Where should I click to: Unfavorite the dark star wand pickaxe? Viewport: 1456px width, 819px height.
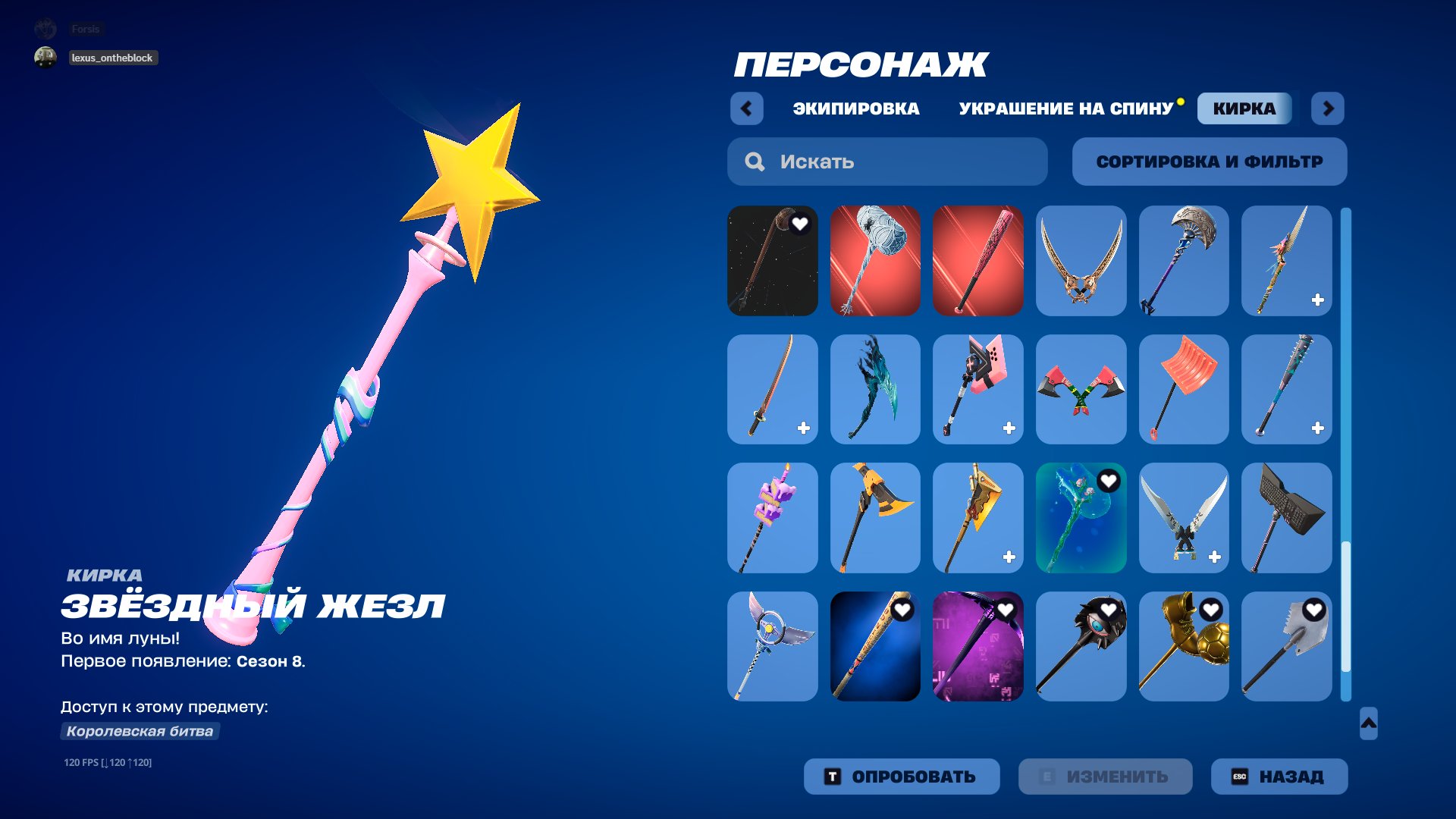pos(801,223)
